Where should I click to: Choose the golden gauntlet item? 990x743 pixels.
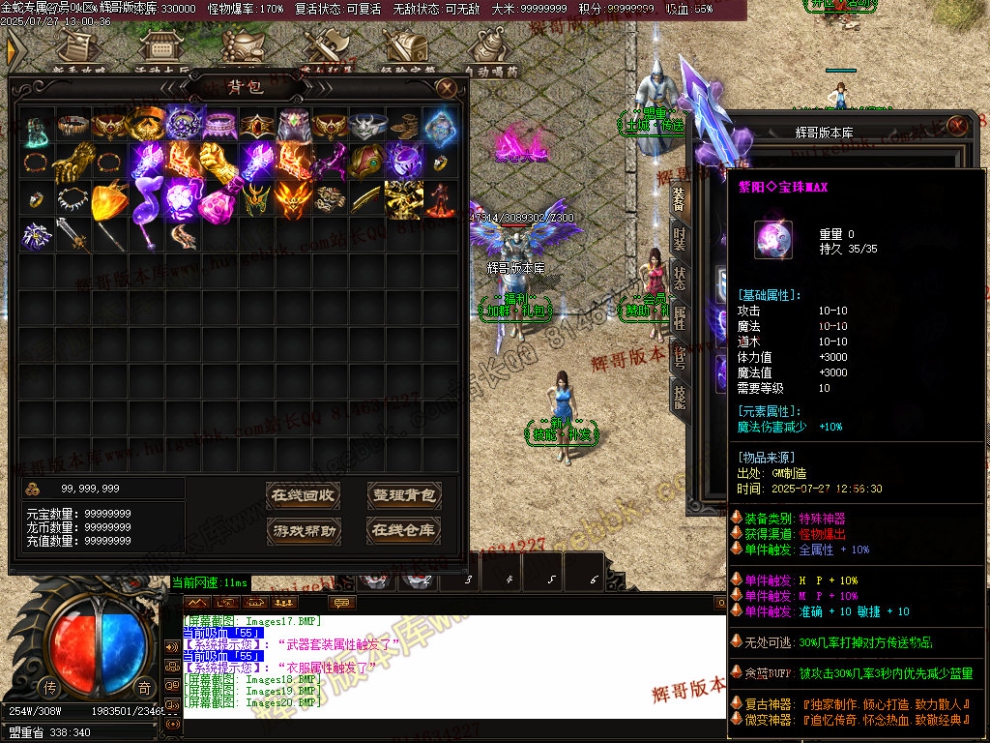pyautogui.click(x=75, y=161)
